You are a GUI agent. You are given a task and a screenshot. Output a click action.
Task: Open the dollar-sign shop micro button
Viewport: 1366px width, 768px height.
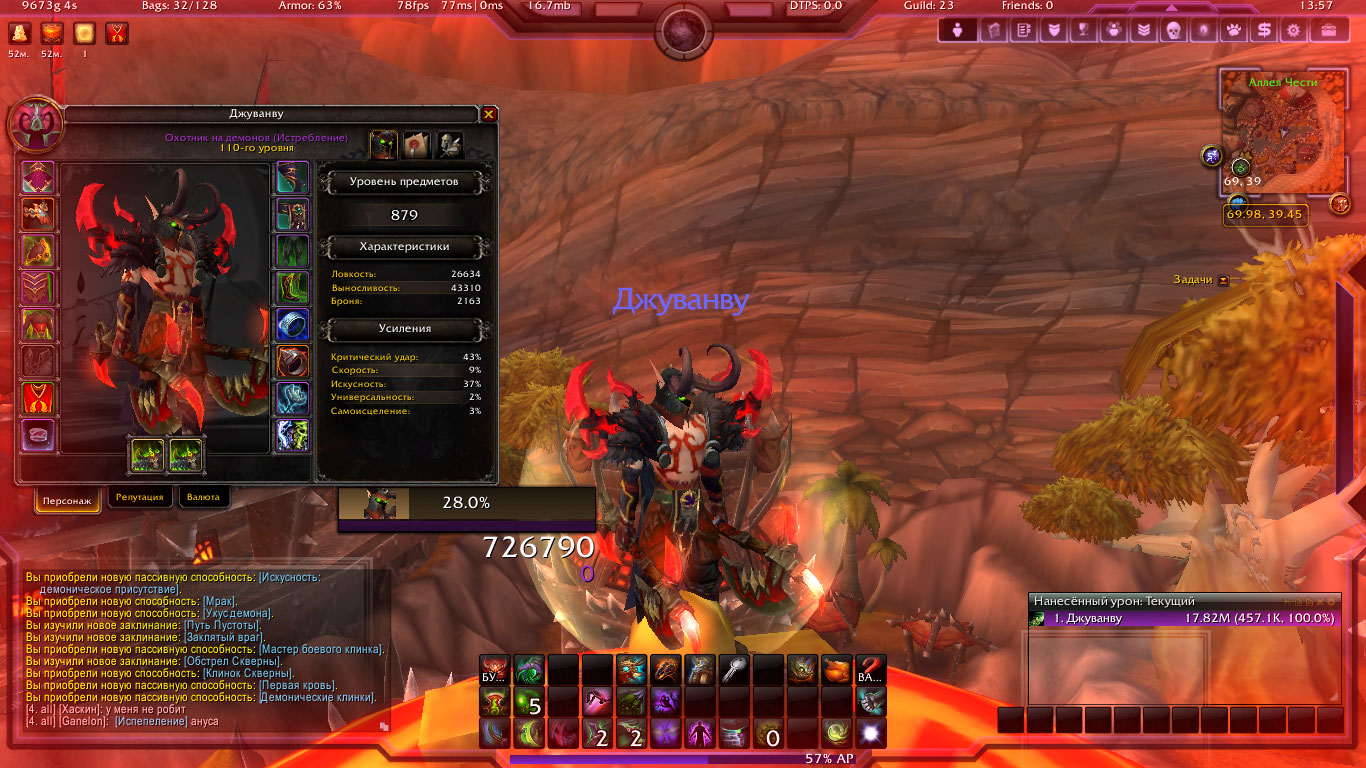pos(1265,30)
